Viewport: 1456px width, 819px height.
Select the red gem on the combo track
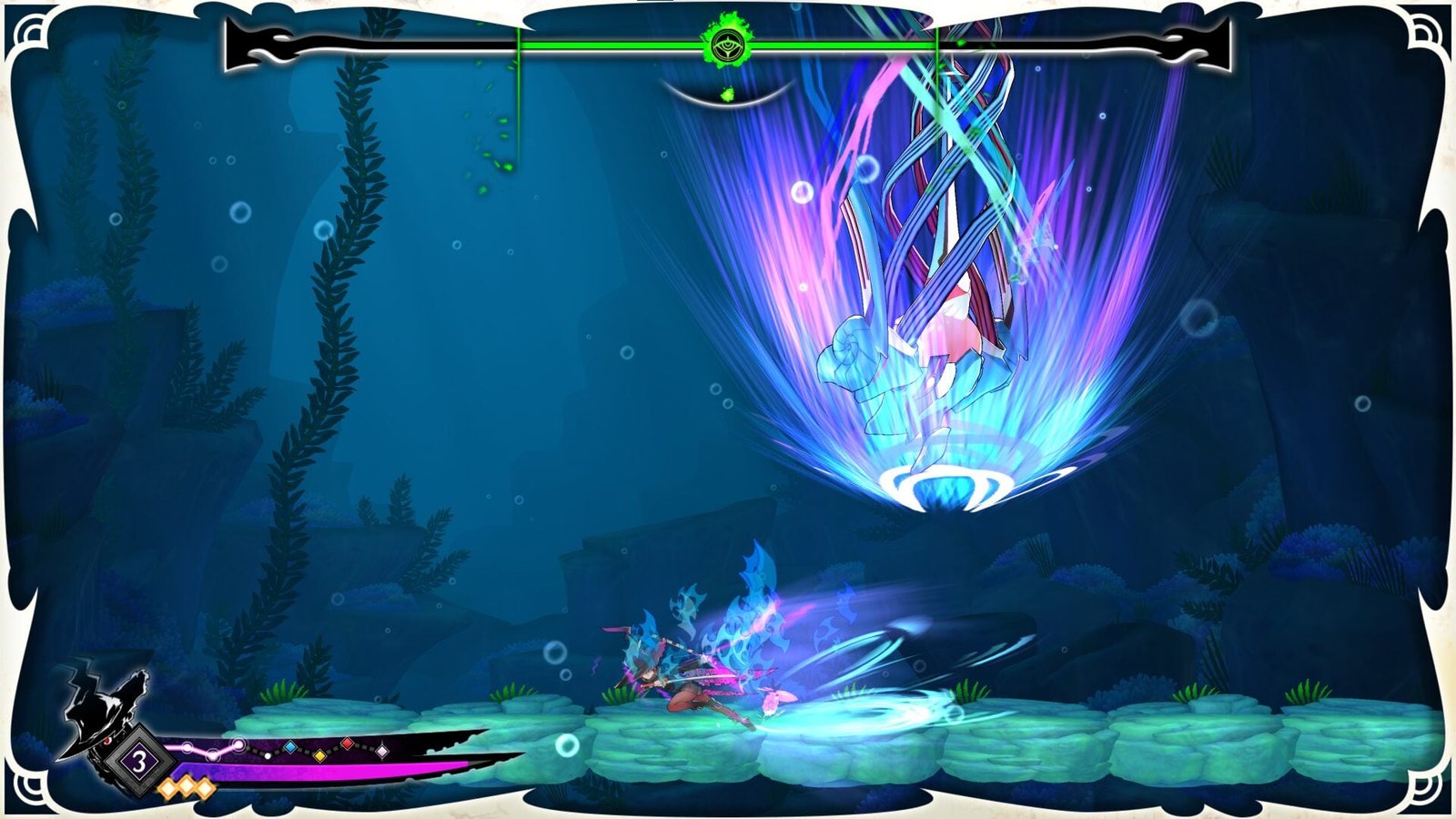click(347, 744)
